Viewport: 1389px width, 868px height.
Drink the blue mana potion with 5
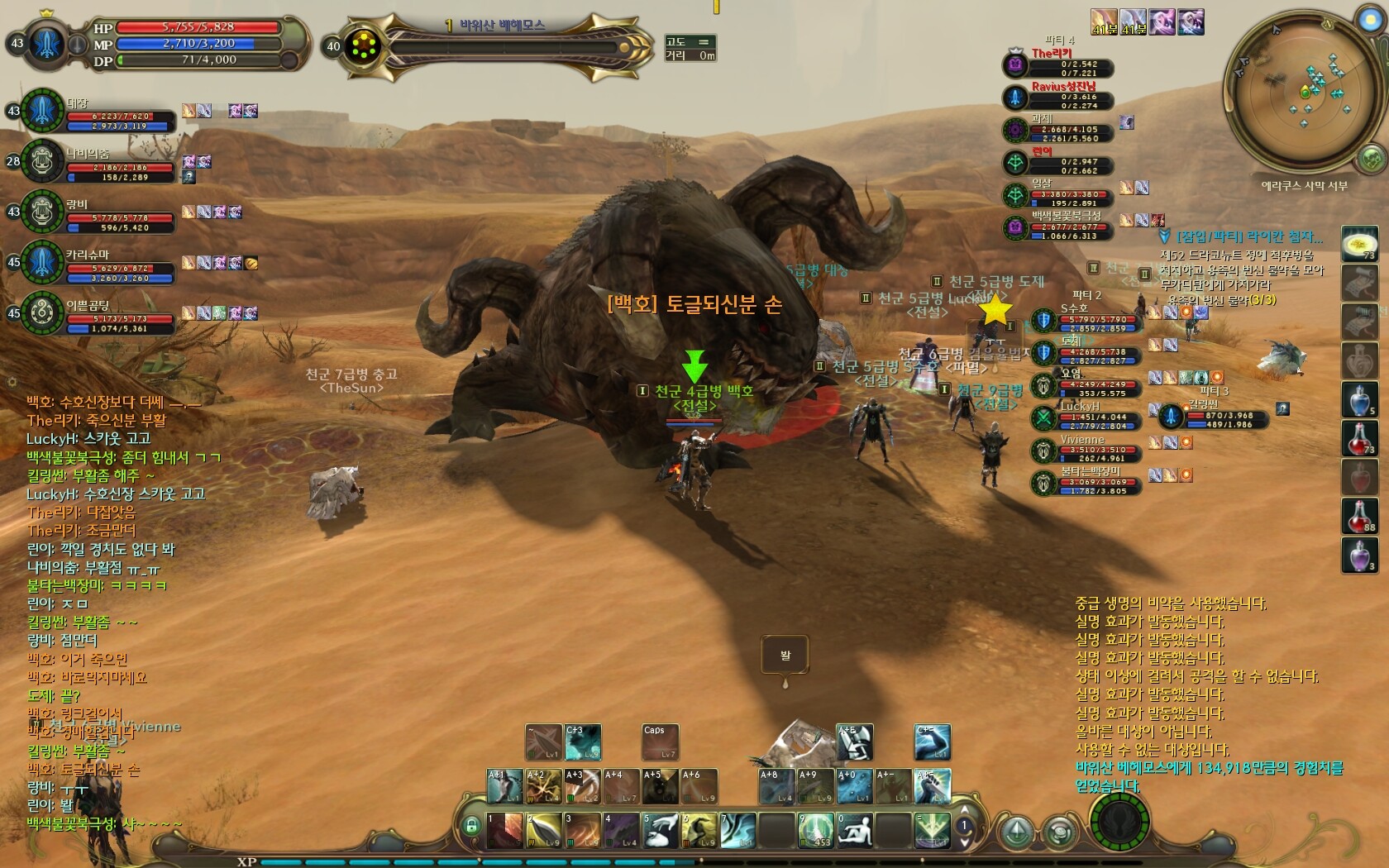(1359, 399)
